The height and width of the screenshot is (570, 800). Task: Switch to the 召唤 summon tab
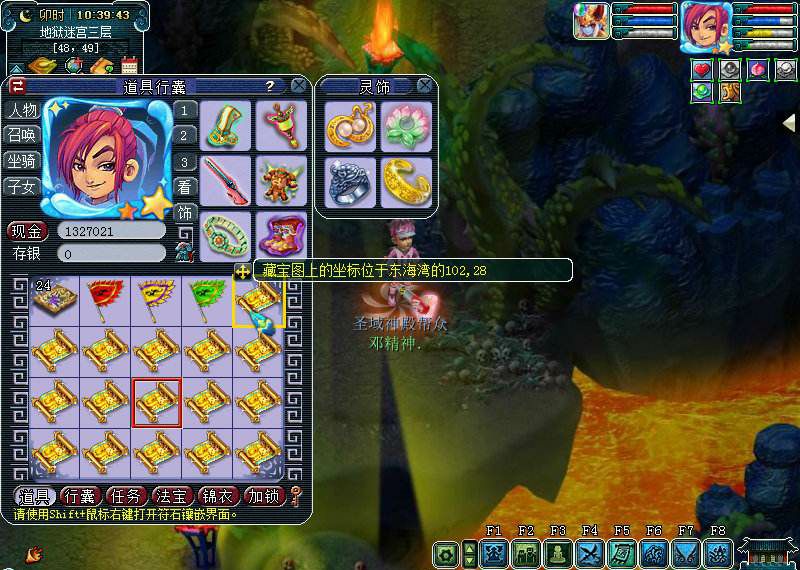click(22, 135)
